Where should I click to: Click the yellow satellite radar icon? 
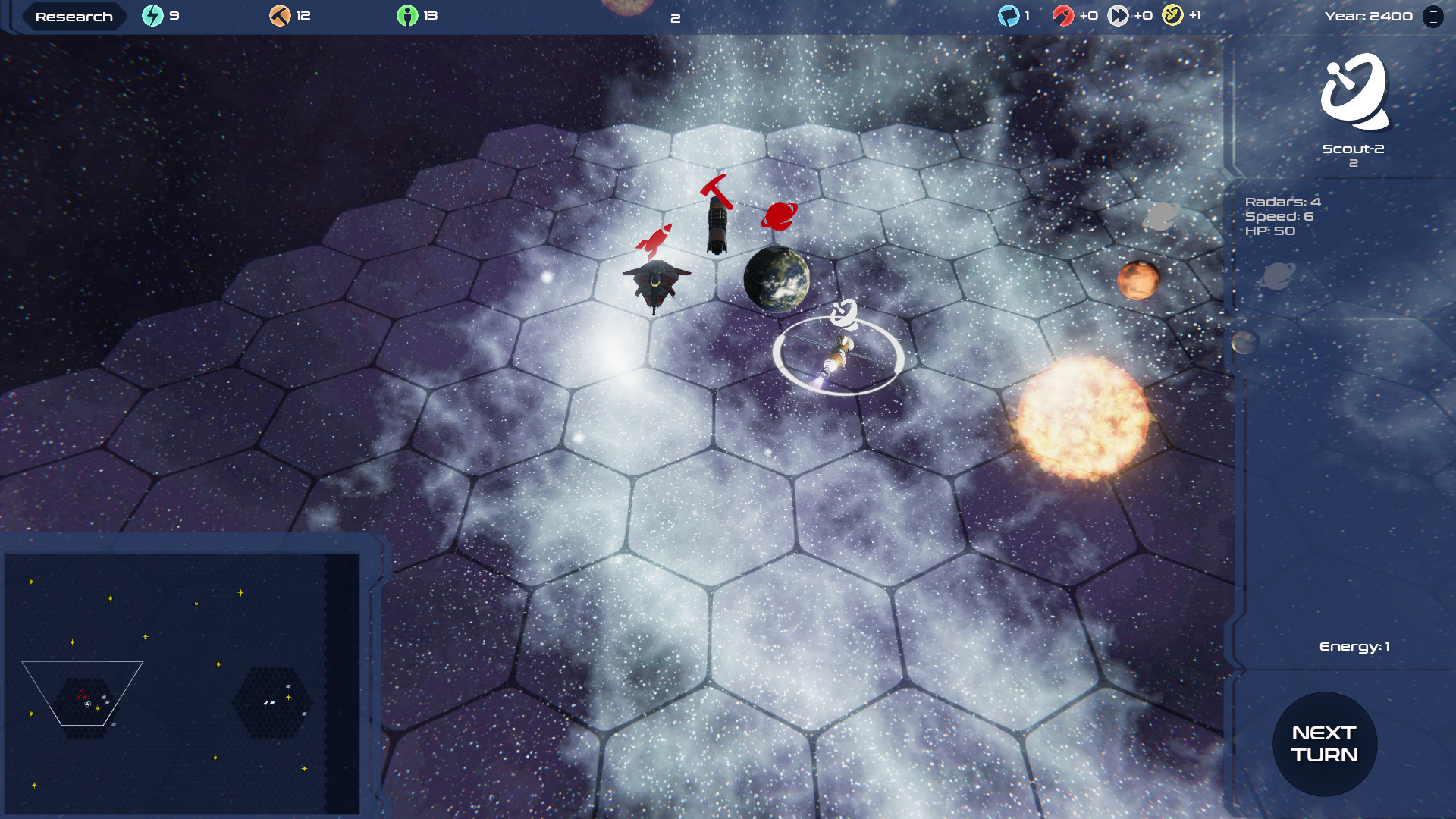[x=1172, y=16]
